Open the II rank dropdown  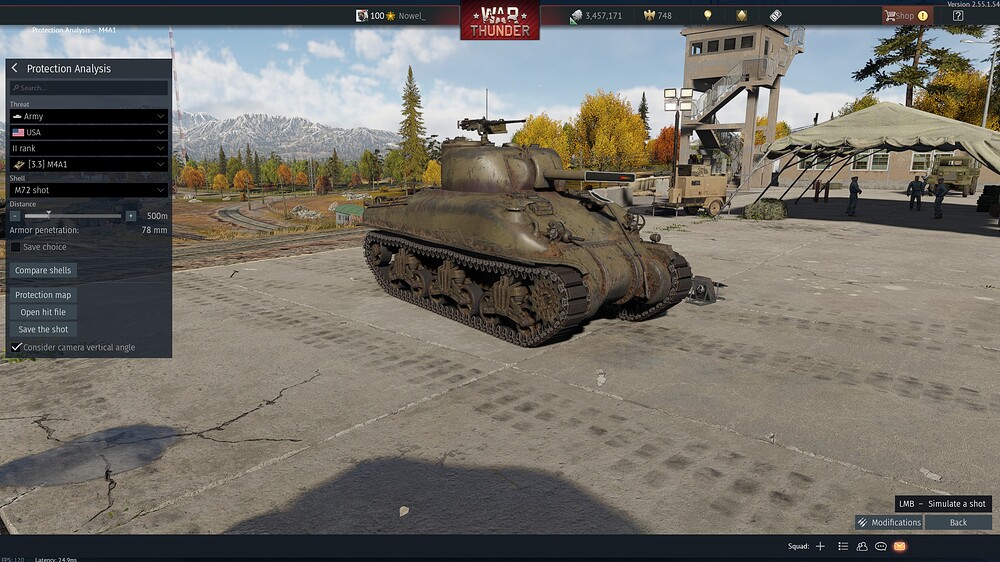click(x=89, y=148)
